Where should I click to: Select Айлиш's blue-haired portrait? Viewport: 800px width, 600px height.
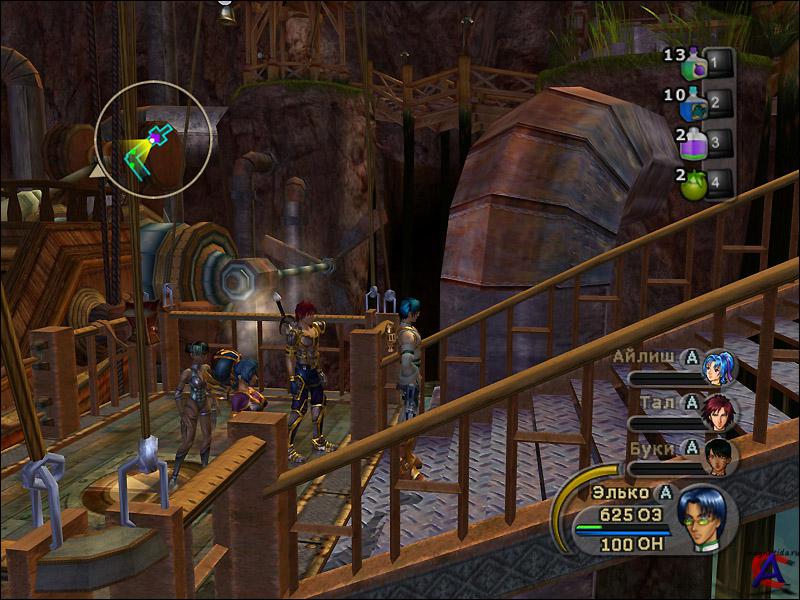coord(718,367)
